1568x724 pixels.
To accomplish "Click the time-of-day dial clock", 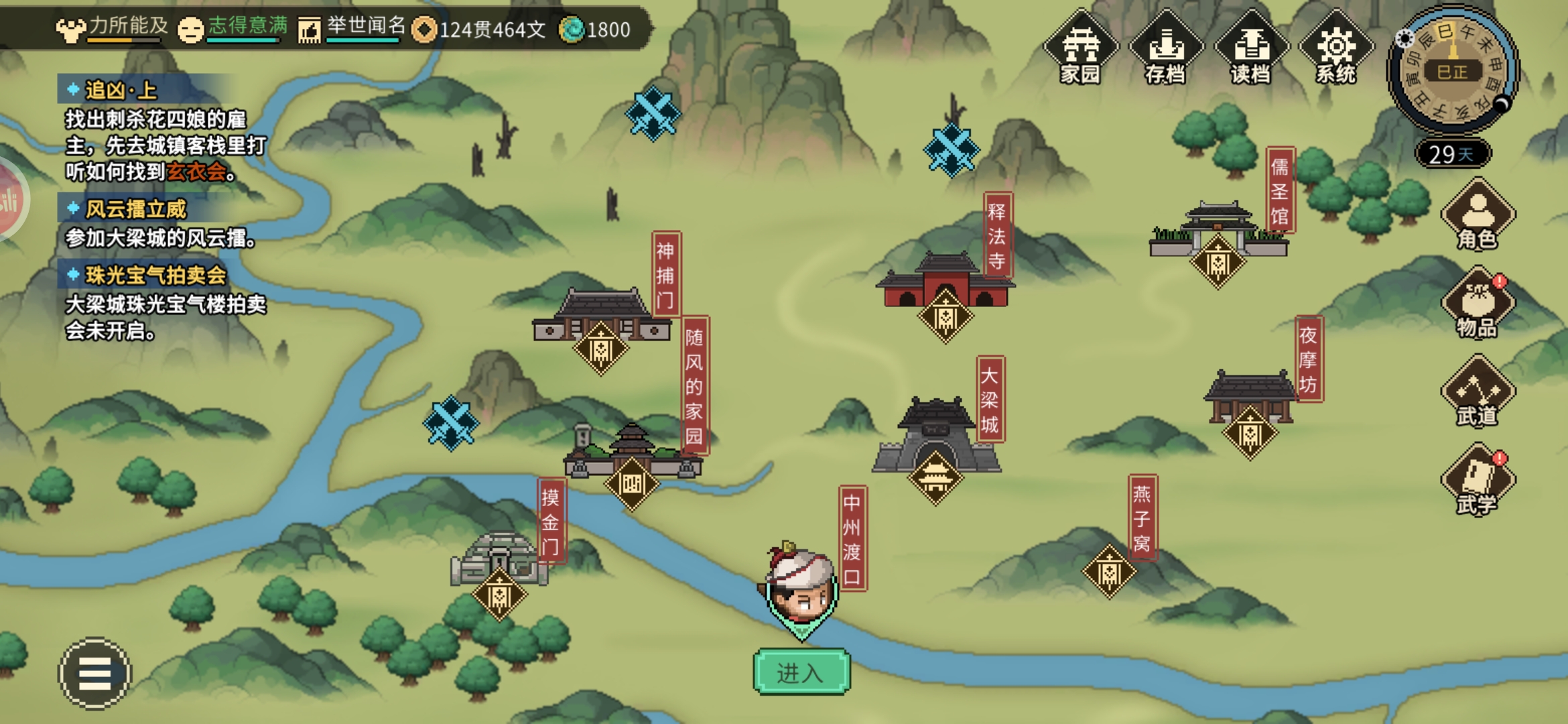I will pyautogui.click(x=1452, y=70).
